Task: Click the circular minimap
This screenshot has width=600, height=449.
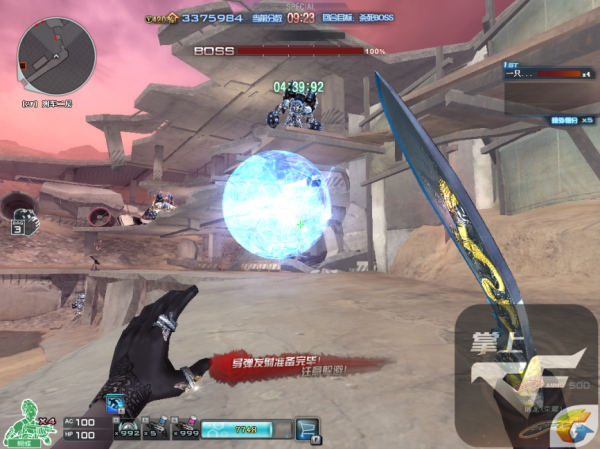Action: tap(57, 56)
